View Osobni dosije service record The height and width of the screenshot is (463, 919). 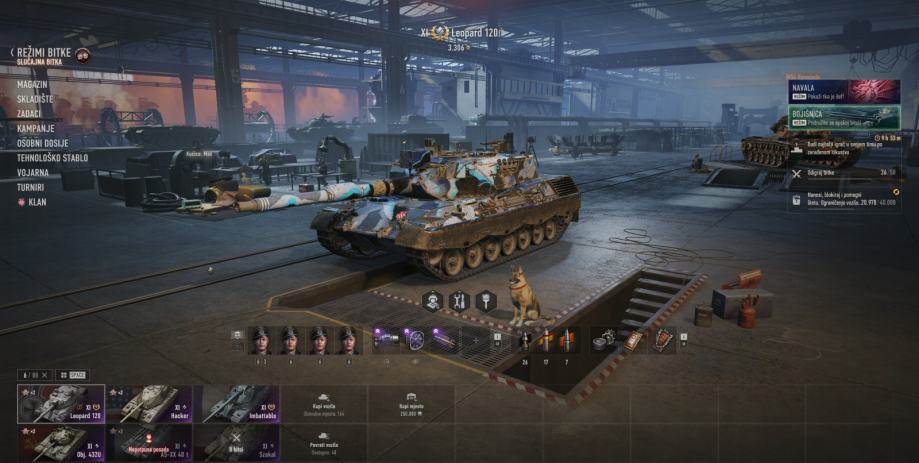point(44,143)
